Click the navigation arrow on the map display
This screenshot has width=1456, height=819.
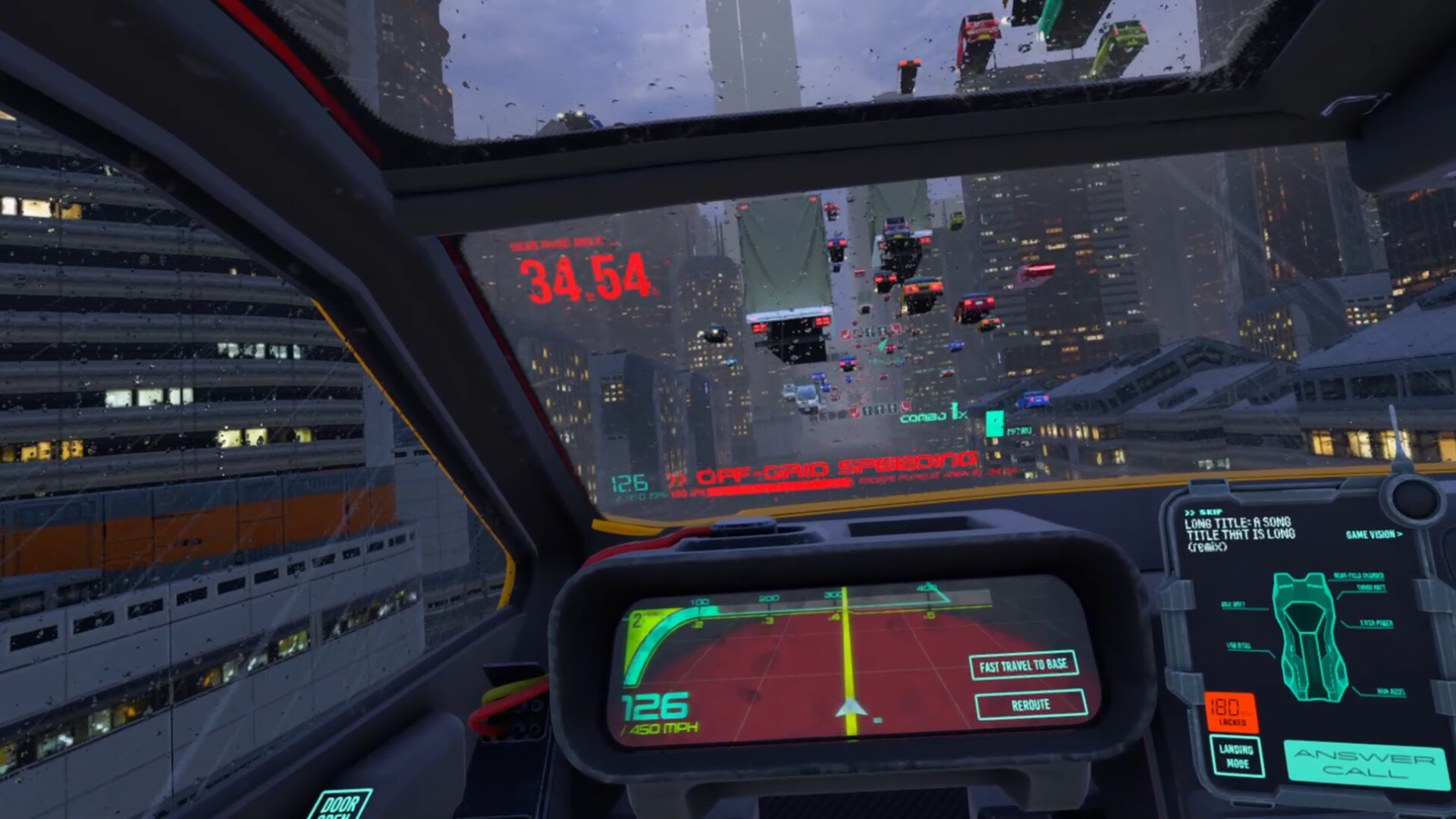pos(852,706)
